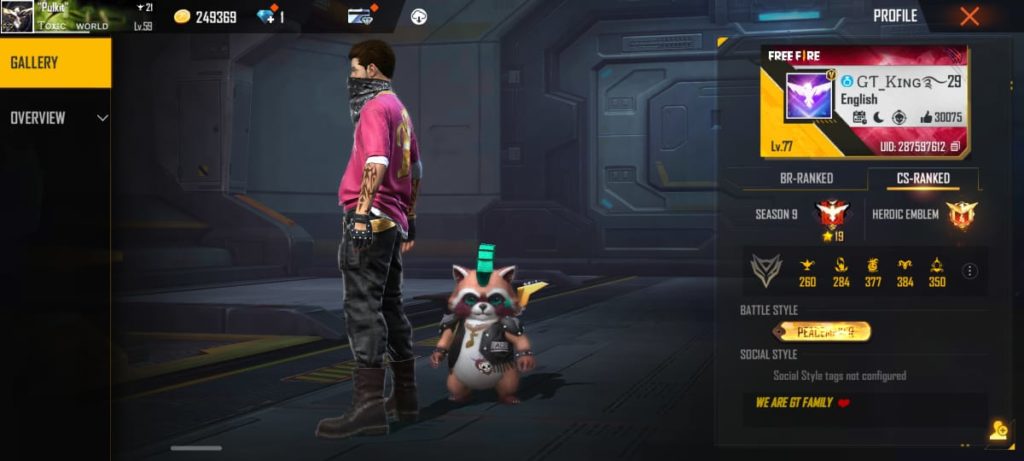Image resolution: width=1024 pixels, height=461 pixels.
Task: Copy the UID with the copy icon
Action: 955,147
